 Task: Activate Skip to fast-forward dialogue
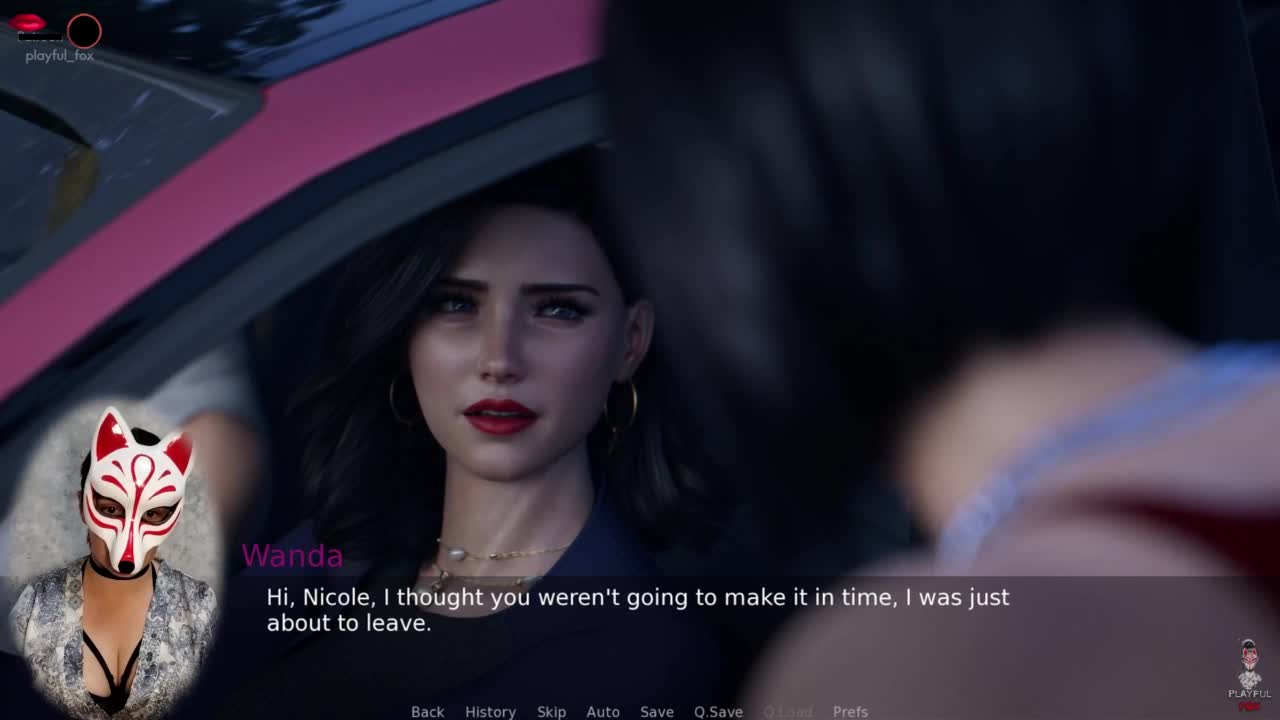pyautogui.click(x=551, y=711)
